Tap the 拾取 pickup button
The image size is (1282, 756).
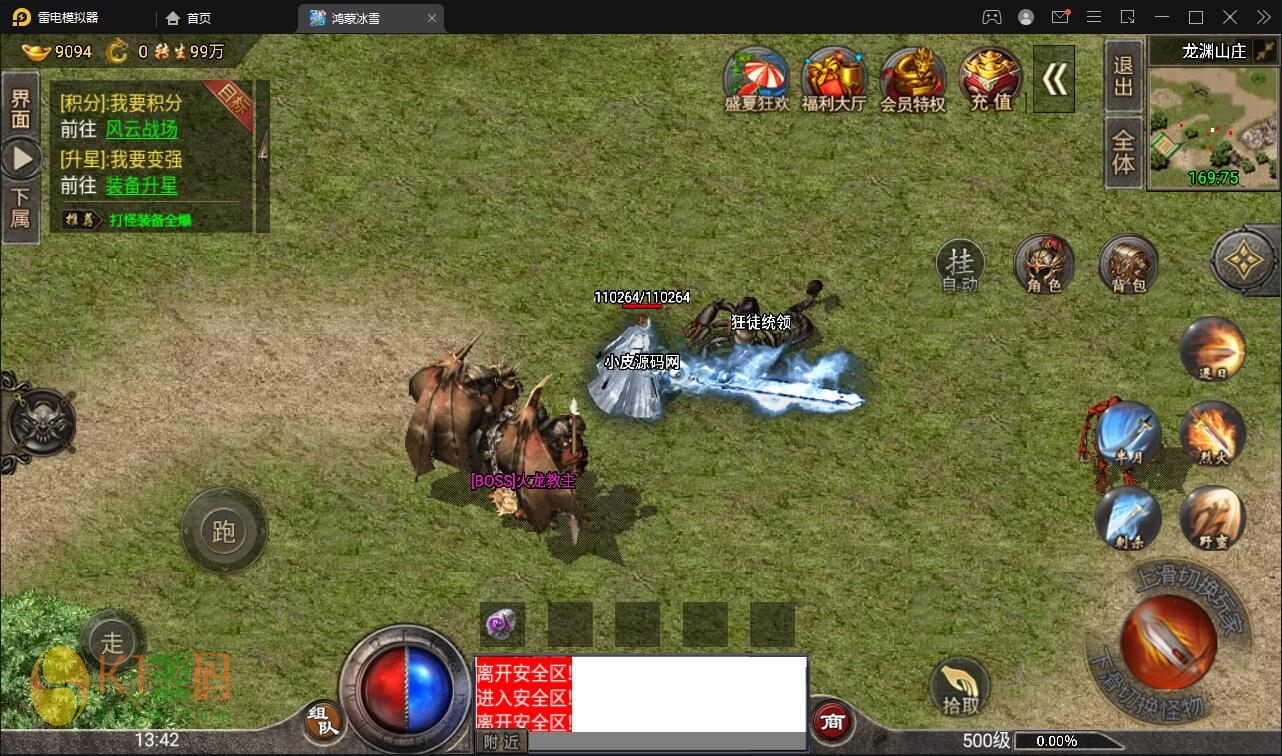pyautogui.click(x=959, y=687)
